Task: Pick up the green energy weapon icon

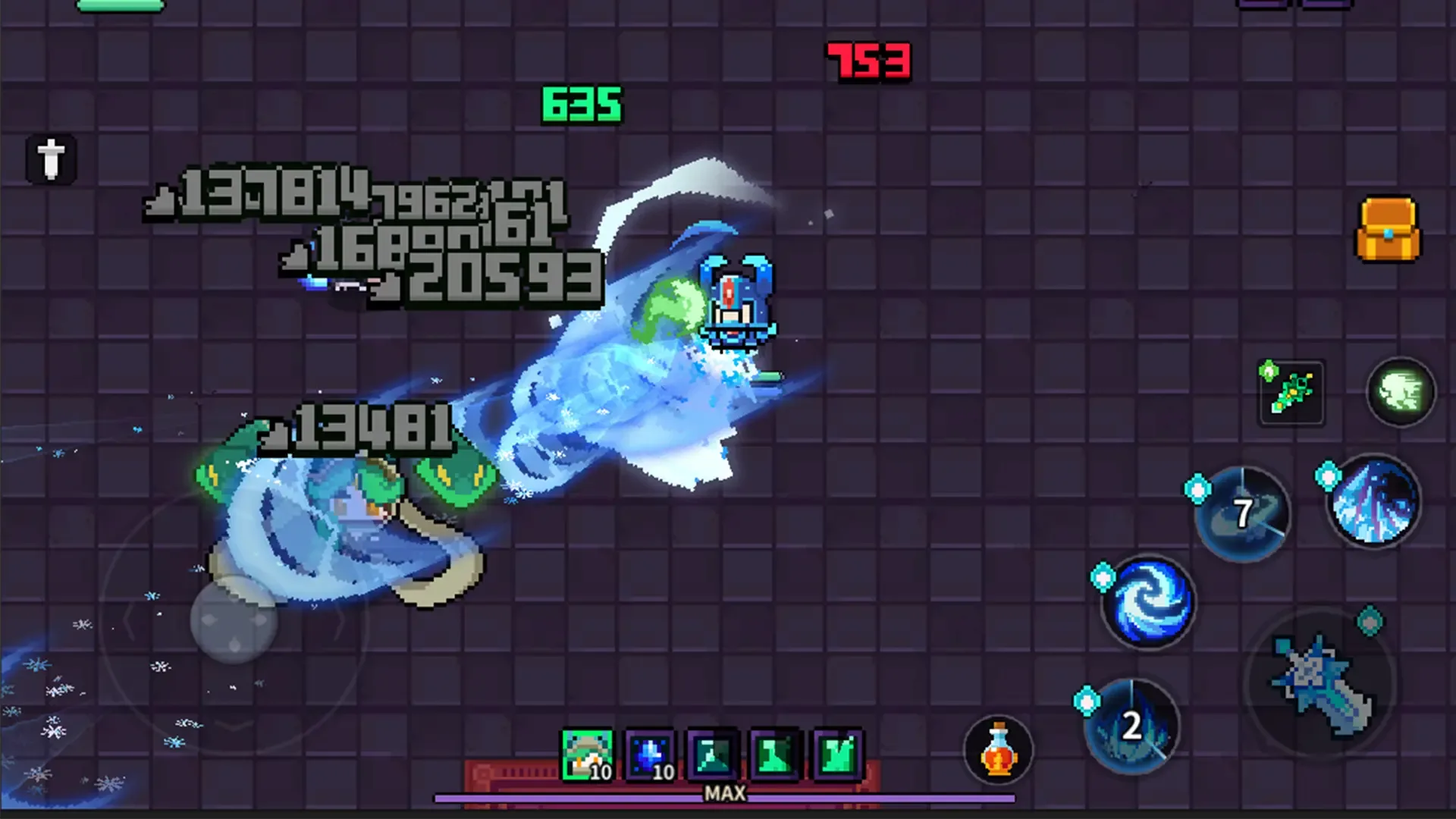Action: click(1291, 391)
